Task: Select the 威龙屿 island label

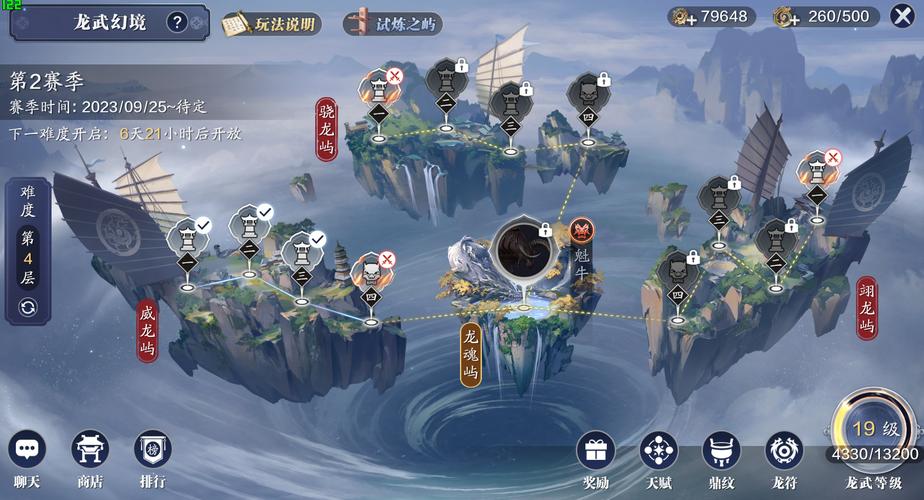Action: (148, 334)
